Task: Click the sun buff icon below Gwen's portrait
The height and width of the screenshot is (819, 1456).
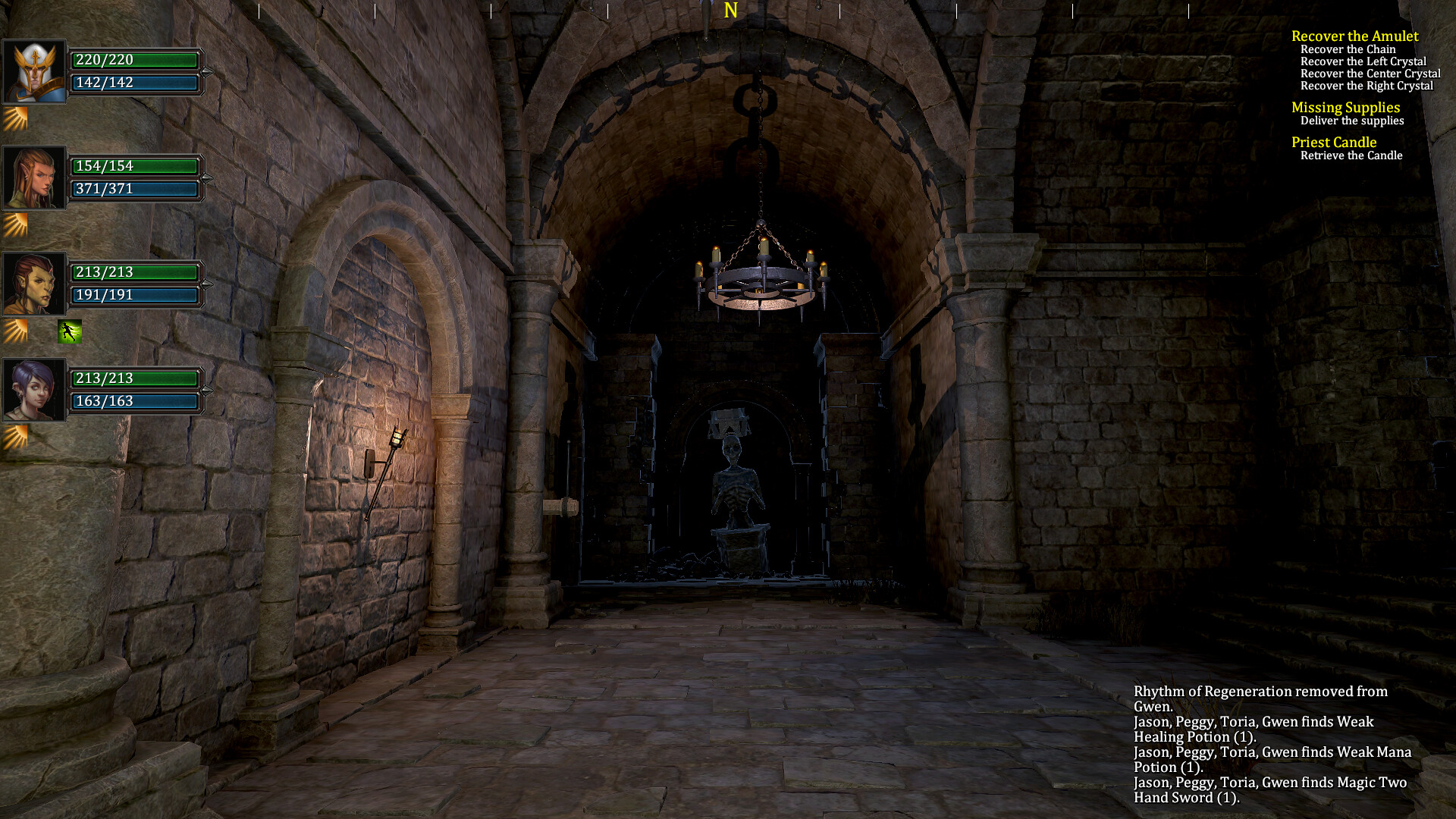Action: coord(15,436)
